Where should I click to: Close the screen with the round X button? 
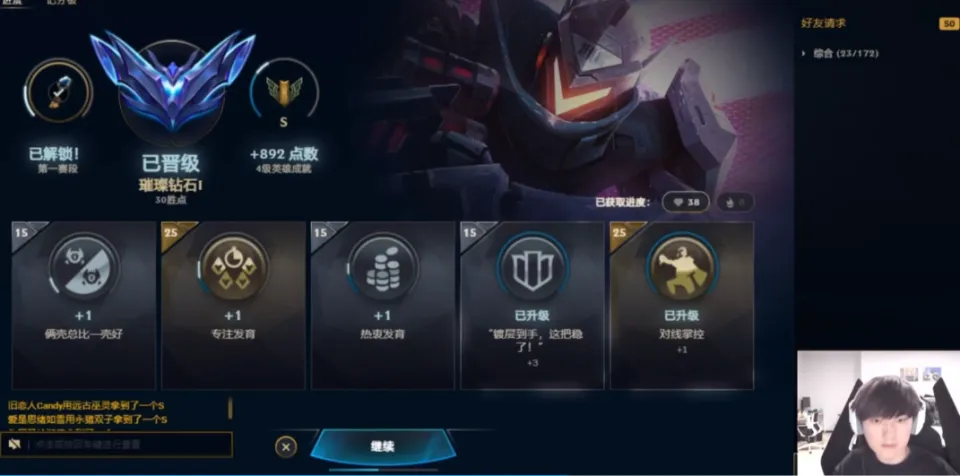pyautogui.click(x=286, y=447)
